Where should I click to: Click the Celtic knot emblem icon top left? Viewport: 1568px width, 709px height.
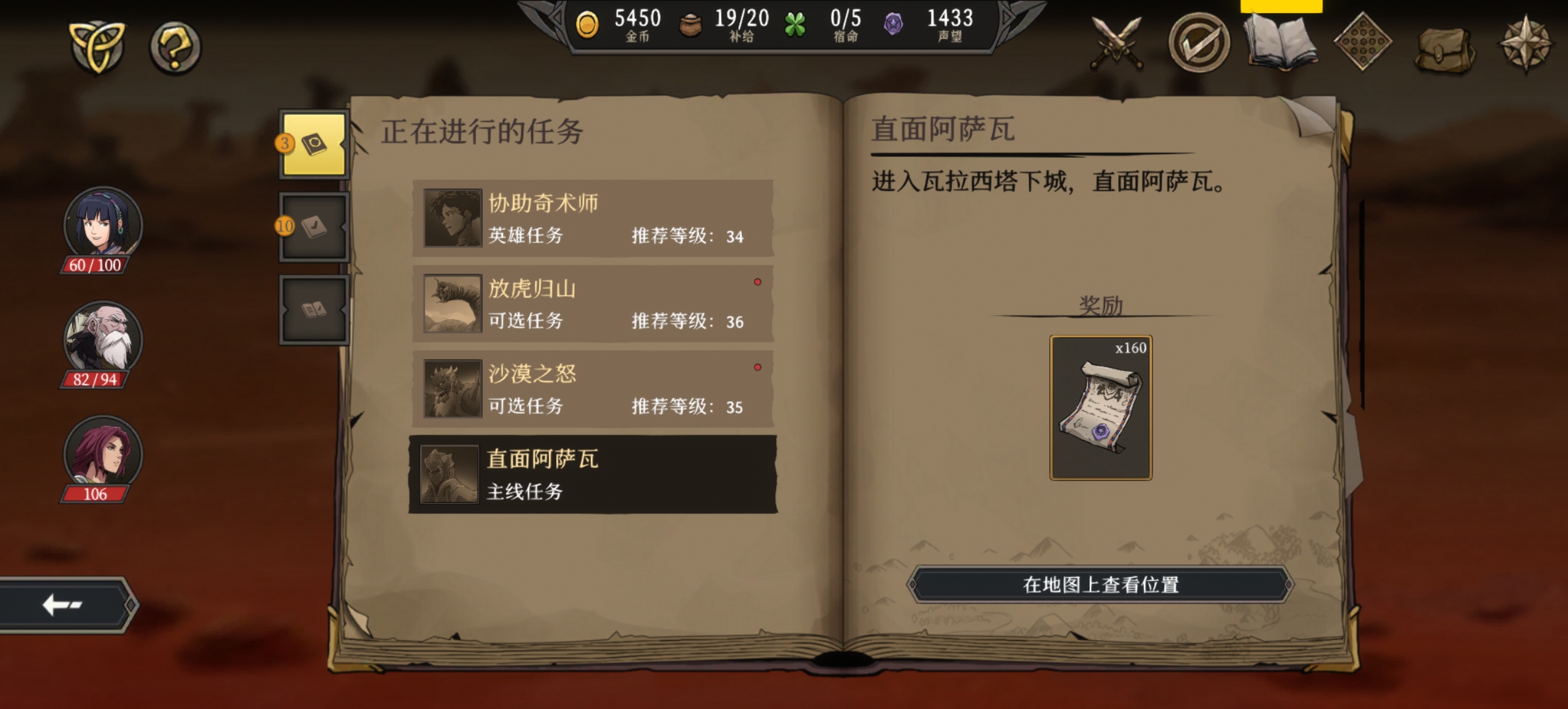click(x=97, y=45)
